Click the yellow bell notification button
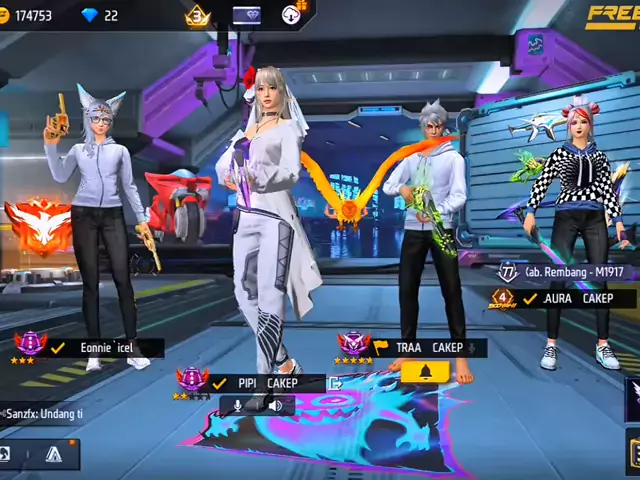 tap(425, 372)
